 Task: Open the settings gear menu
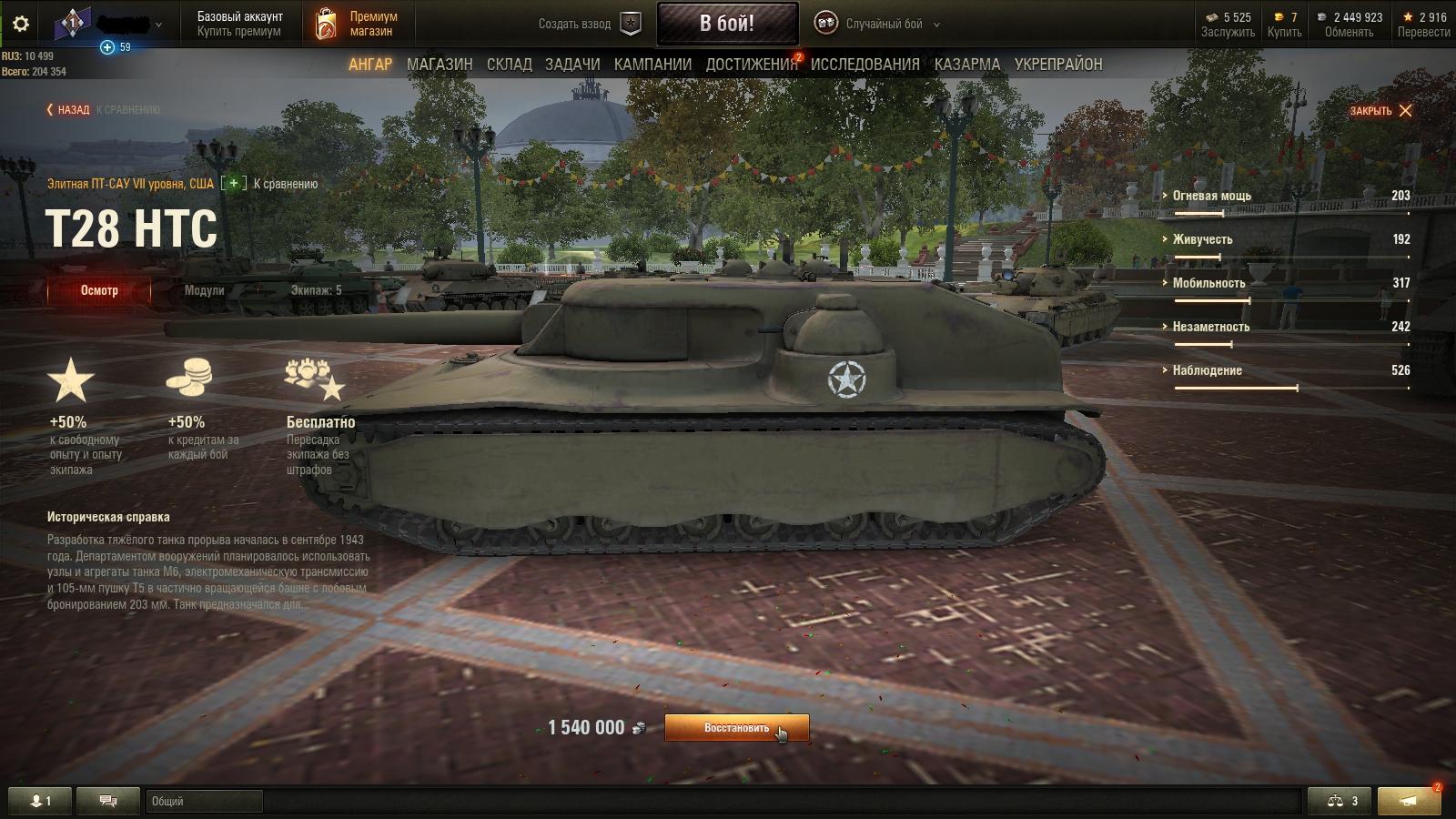[21, 24]
